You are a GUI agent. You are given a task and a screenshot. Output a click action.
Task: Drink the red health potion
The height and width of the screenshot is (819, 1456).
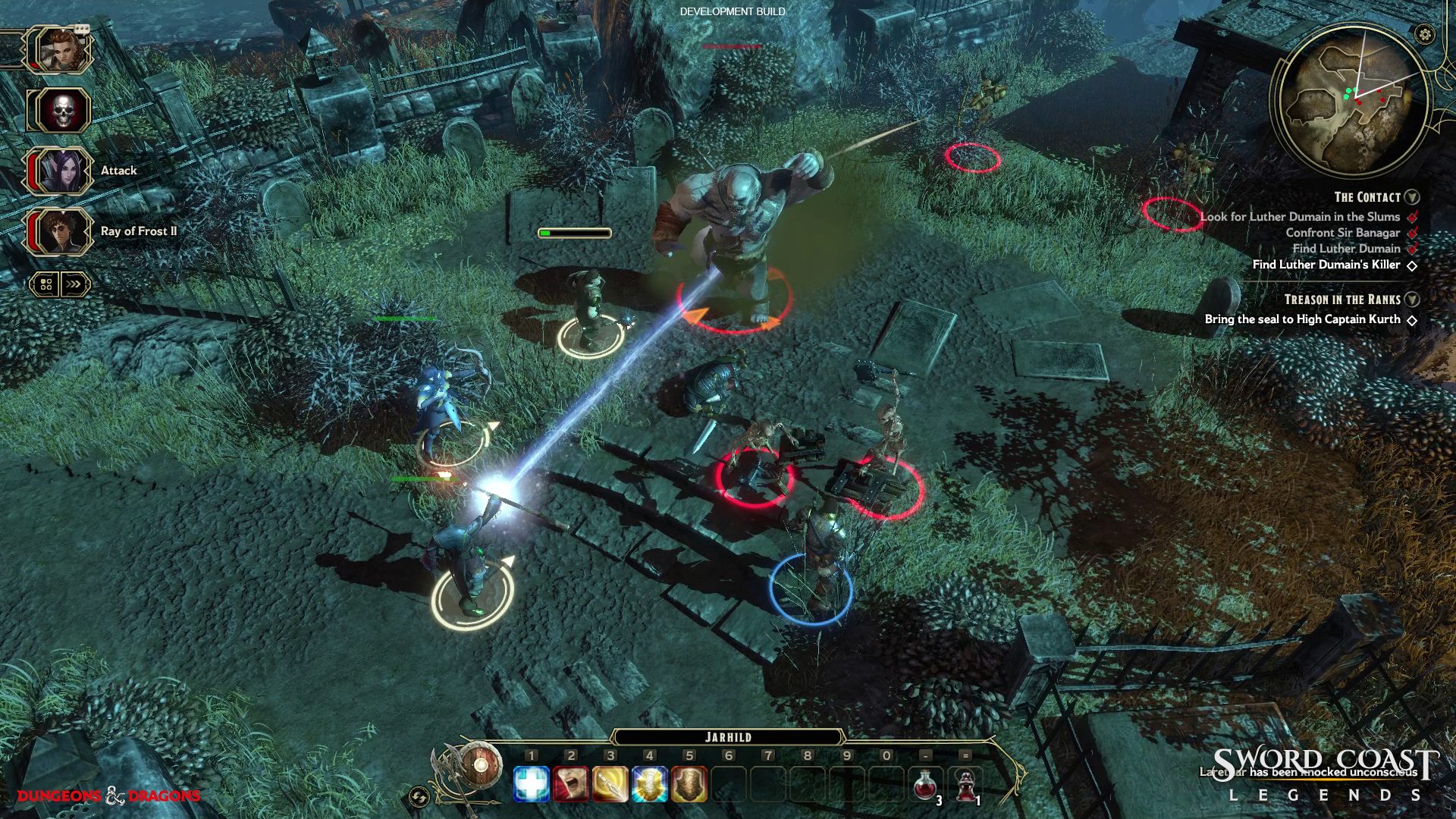(925, 785)
